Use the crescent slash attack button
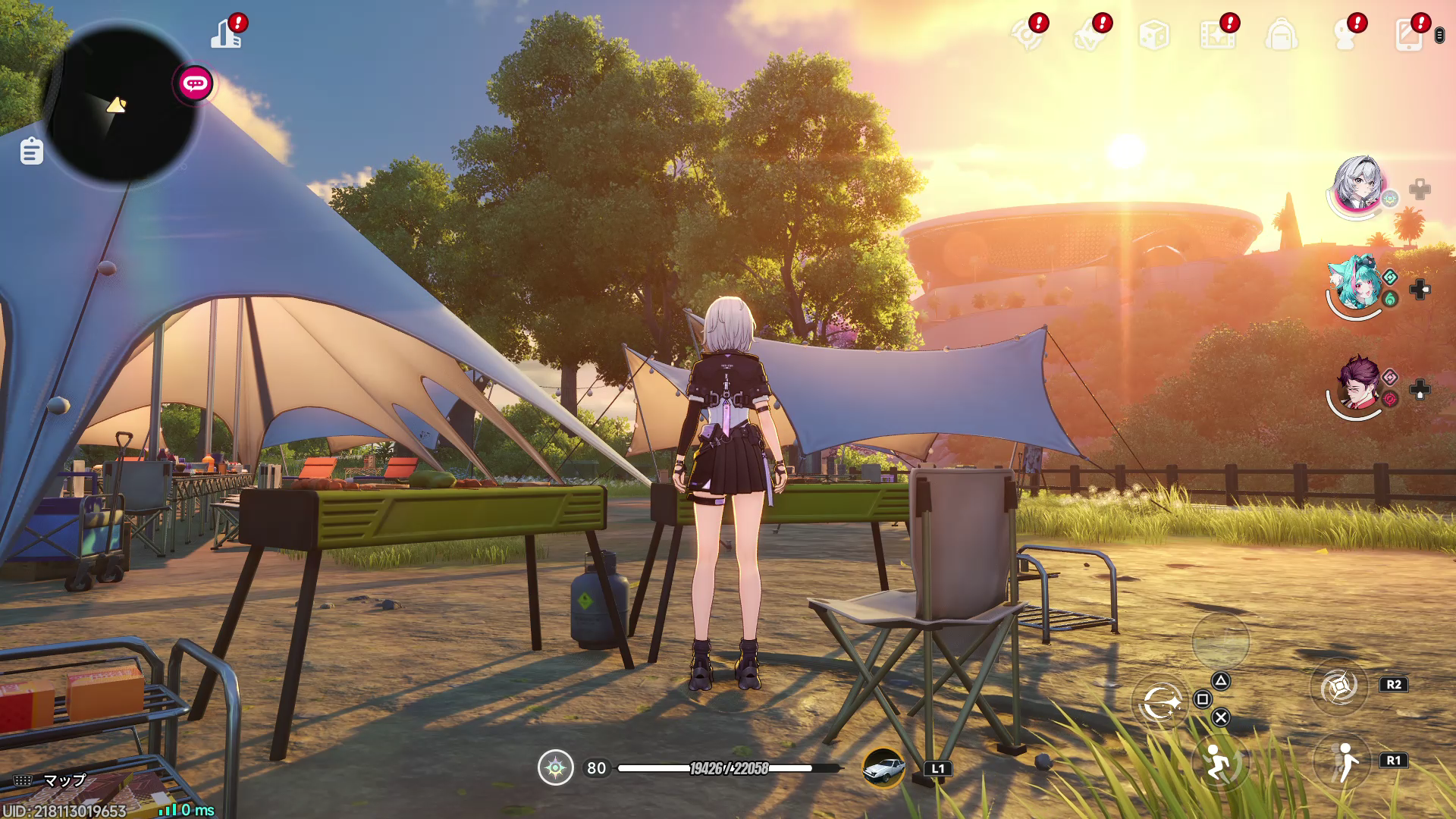 coord(1161,702)
